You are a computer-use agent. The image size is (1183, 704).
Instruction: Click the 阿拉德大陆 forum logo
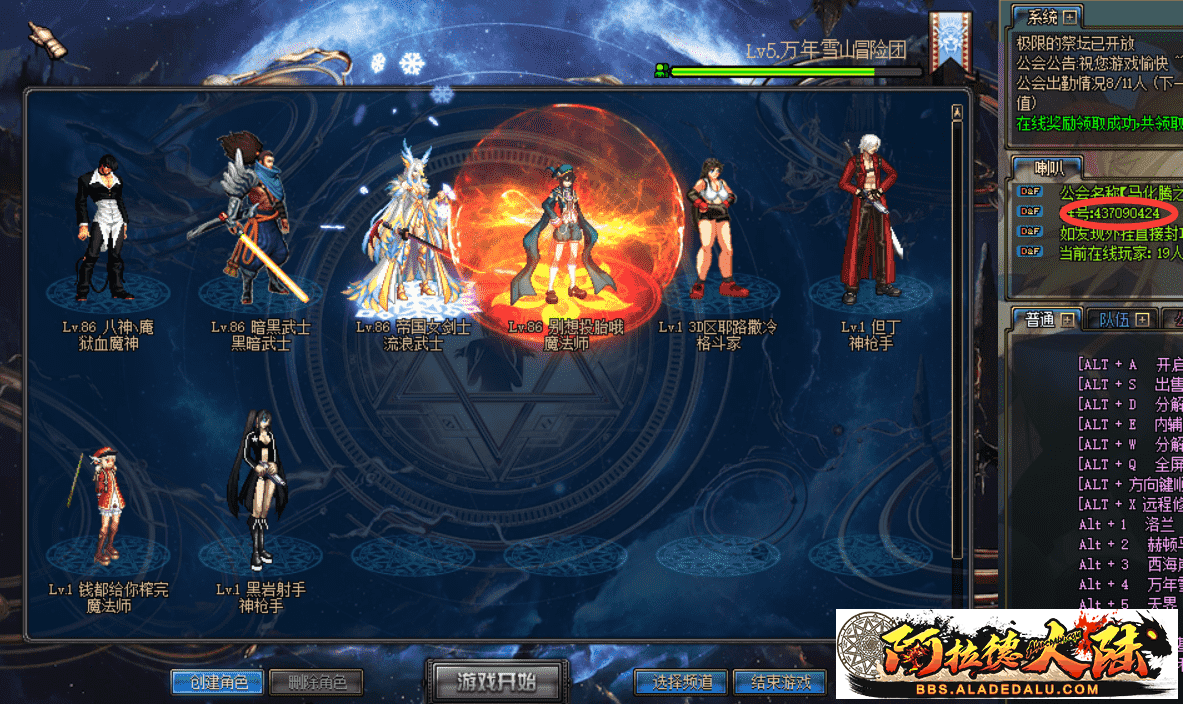pos(1008,653)
